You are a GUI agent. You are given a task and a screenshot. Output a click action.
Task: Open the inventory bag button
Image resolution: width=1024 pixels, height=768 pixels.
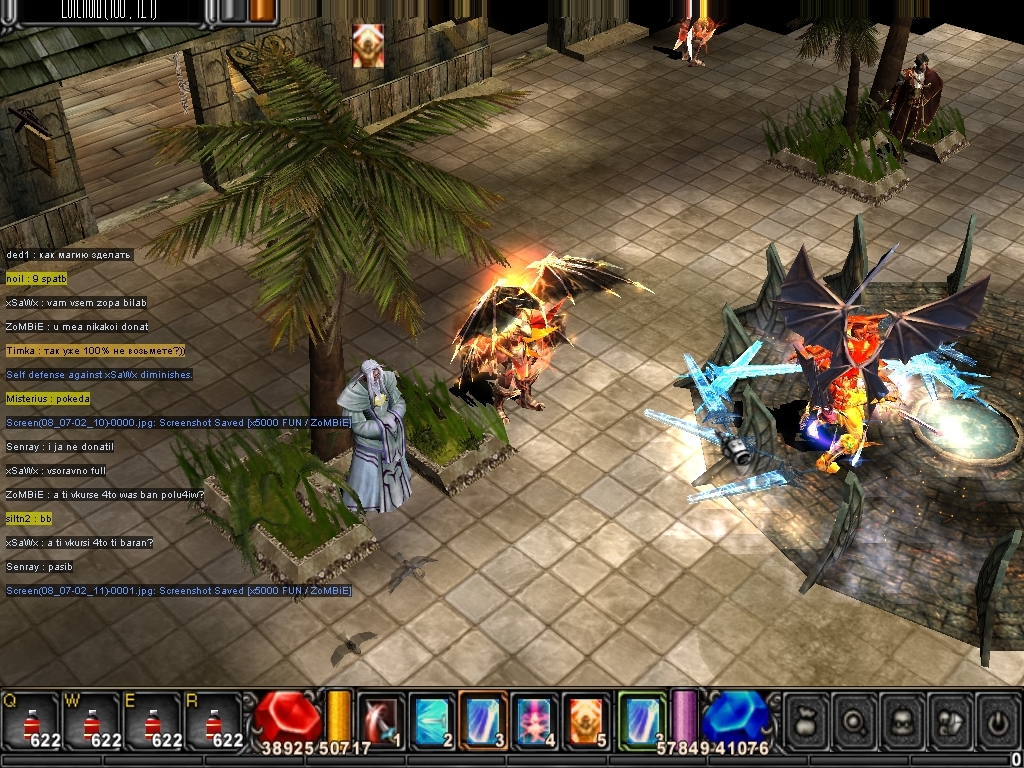pyautogui.click(x=808, y=720)
